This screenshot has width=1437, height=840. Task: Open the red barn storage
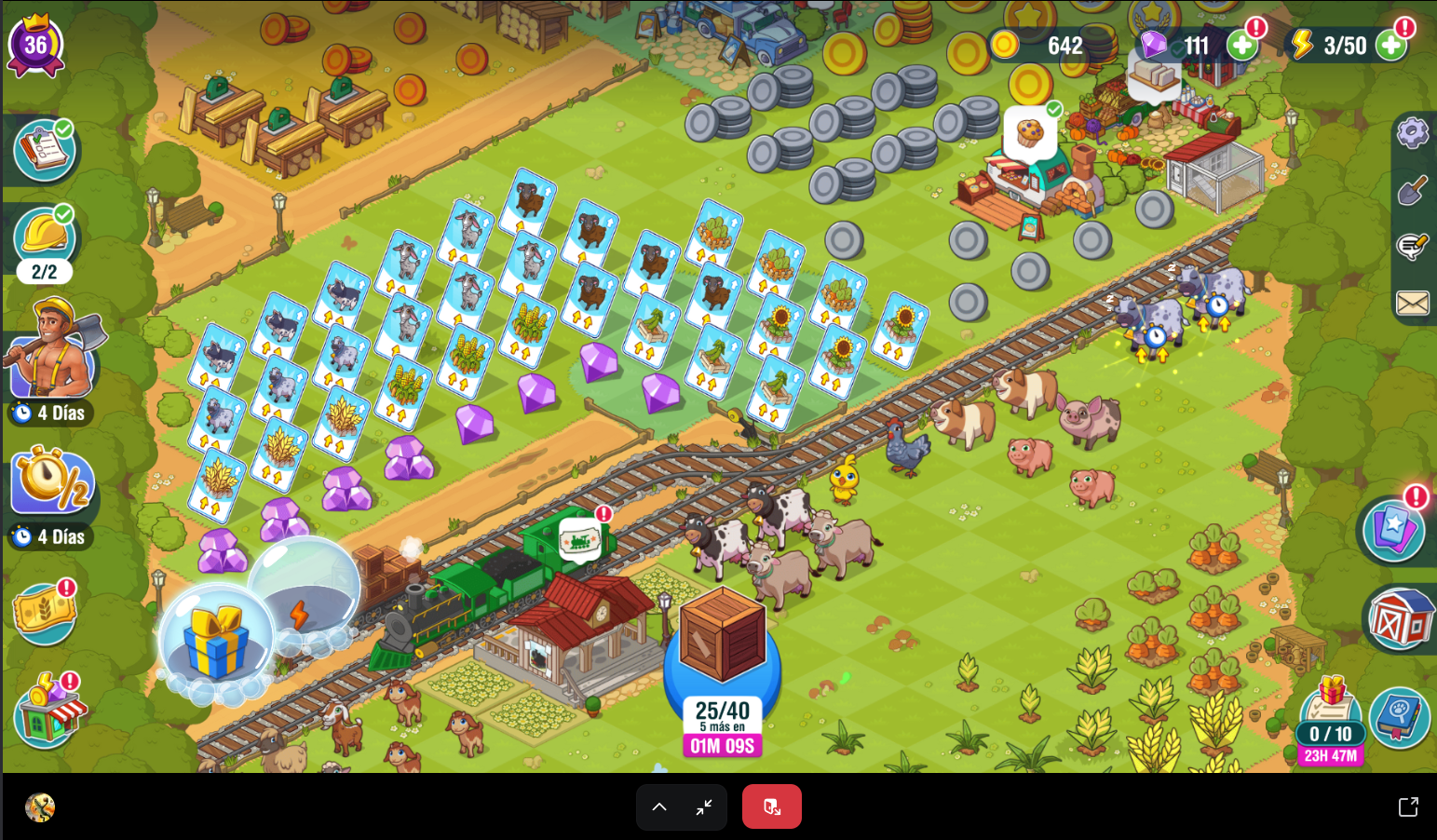click(1400, 619)
